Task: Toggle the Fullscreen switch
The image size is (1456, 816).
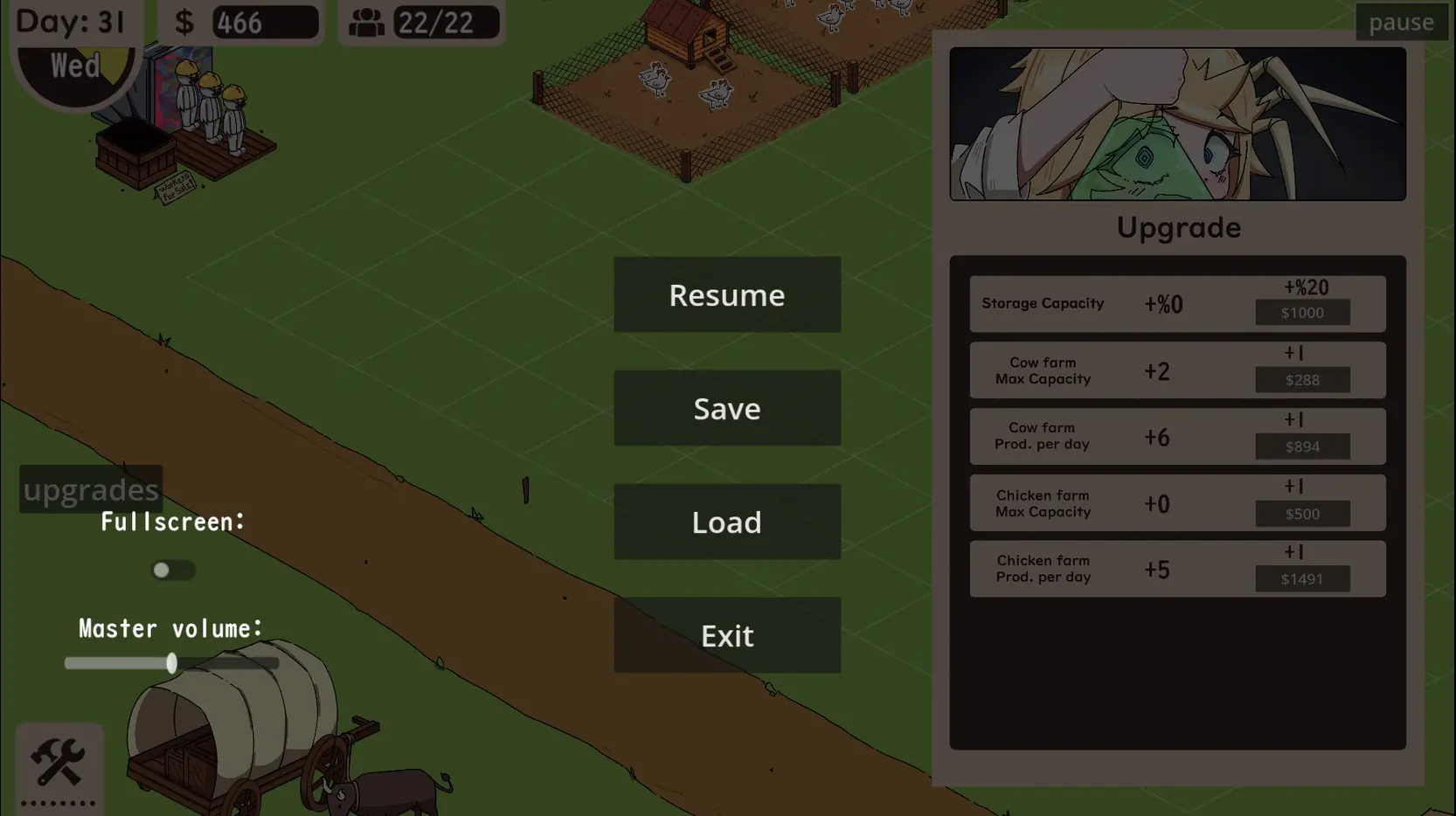Action: [x=173, y=571]
